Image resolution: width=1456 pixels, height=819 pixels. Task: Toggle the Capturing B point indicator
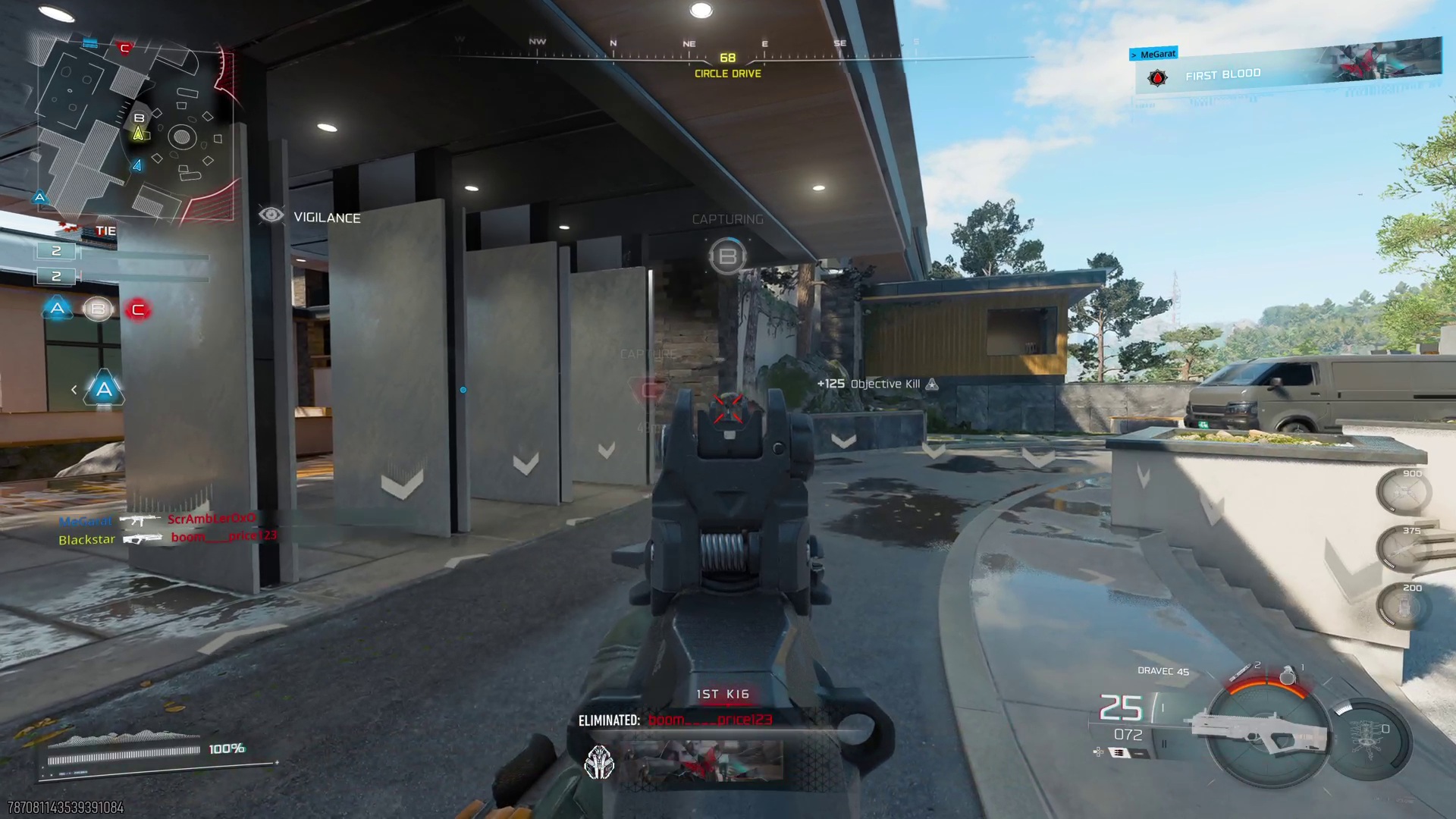(727, 256)
